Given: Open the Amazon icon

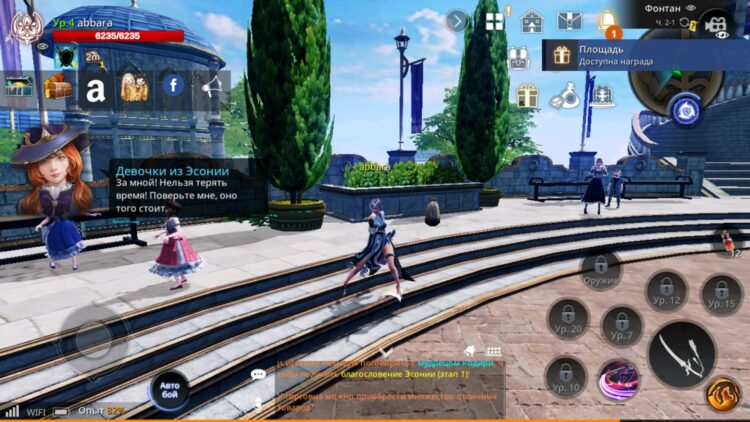Looking at the screenshot, I should point(95,88).
